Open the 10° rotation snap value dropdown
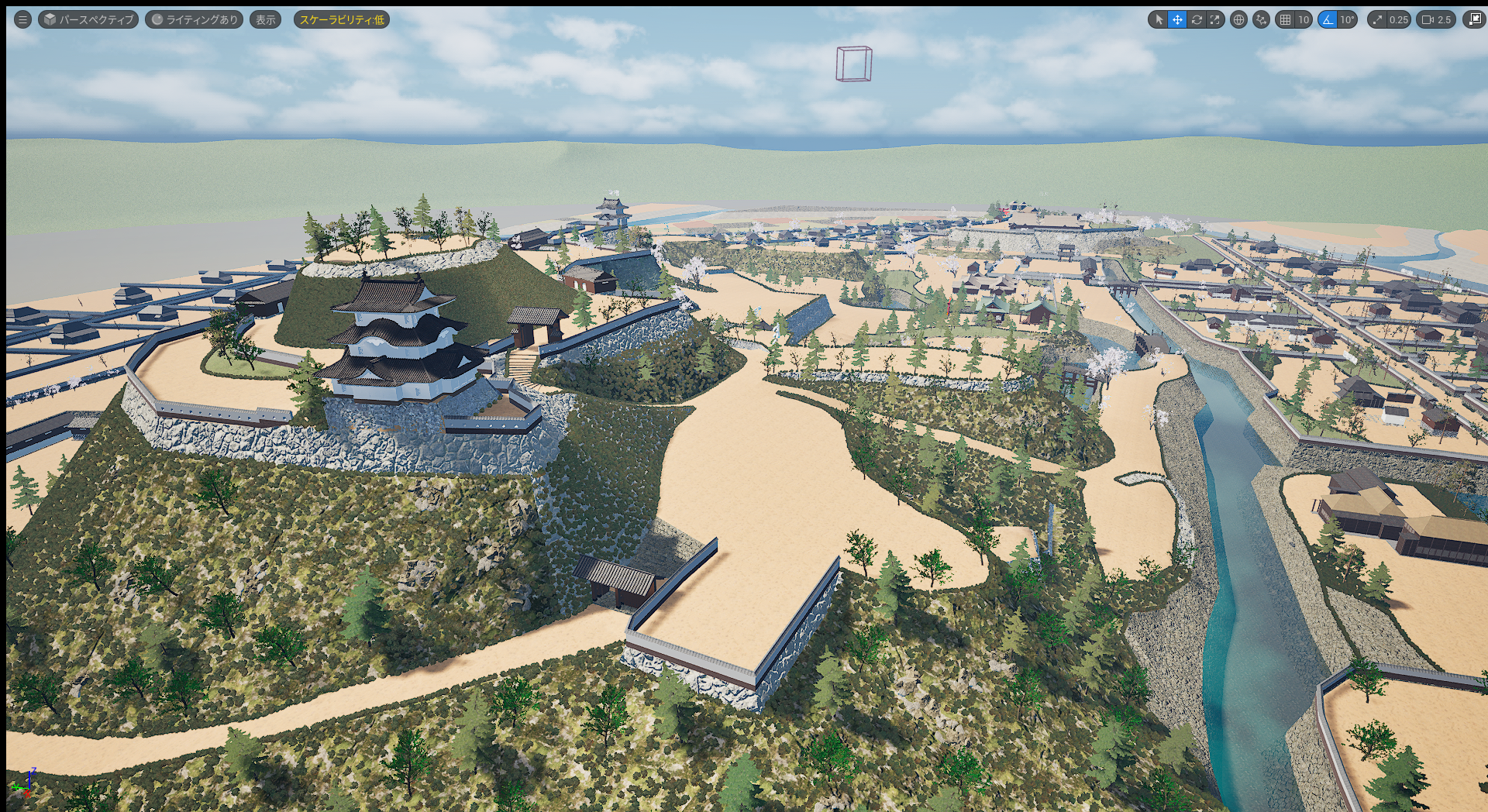This screenshot has width=1488, height=812. pos(1347,19)
